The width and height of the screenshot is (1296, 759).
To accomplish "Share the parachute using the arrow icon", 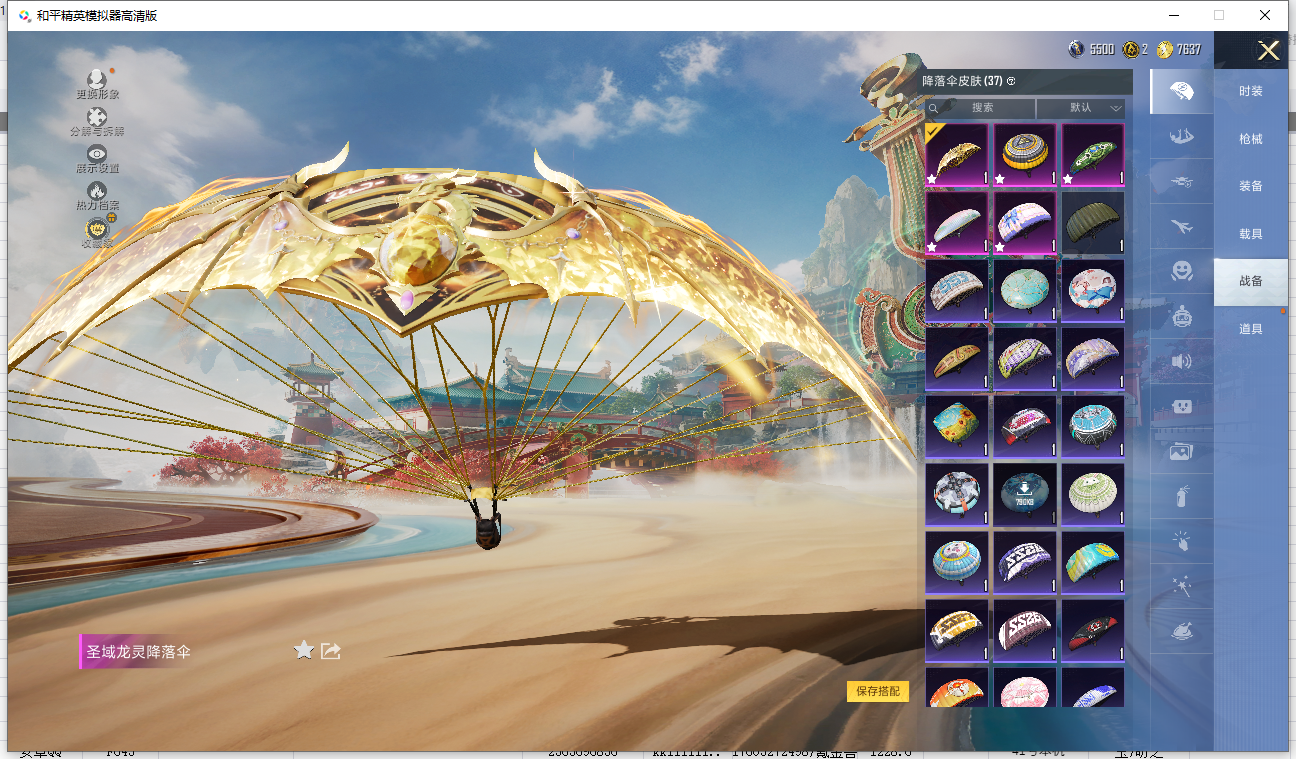I will [x=331, y=651].
